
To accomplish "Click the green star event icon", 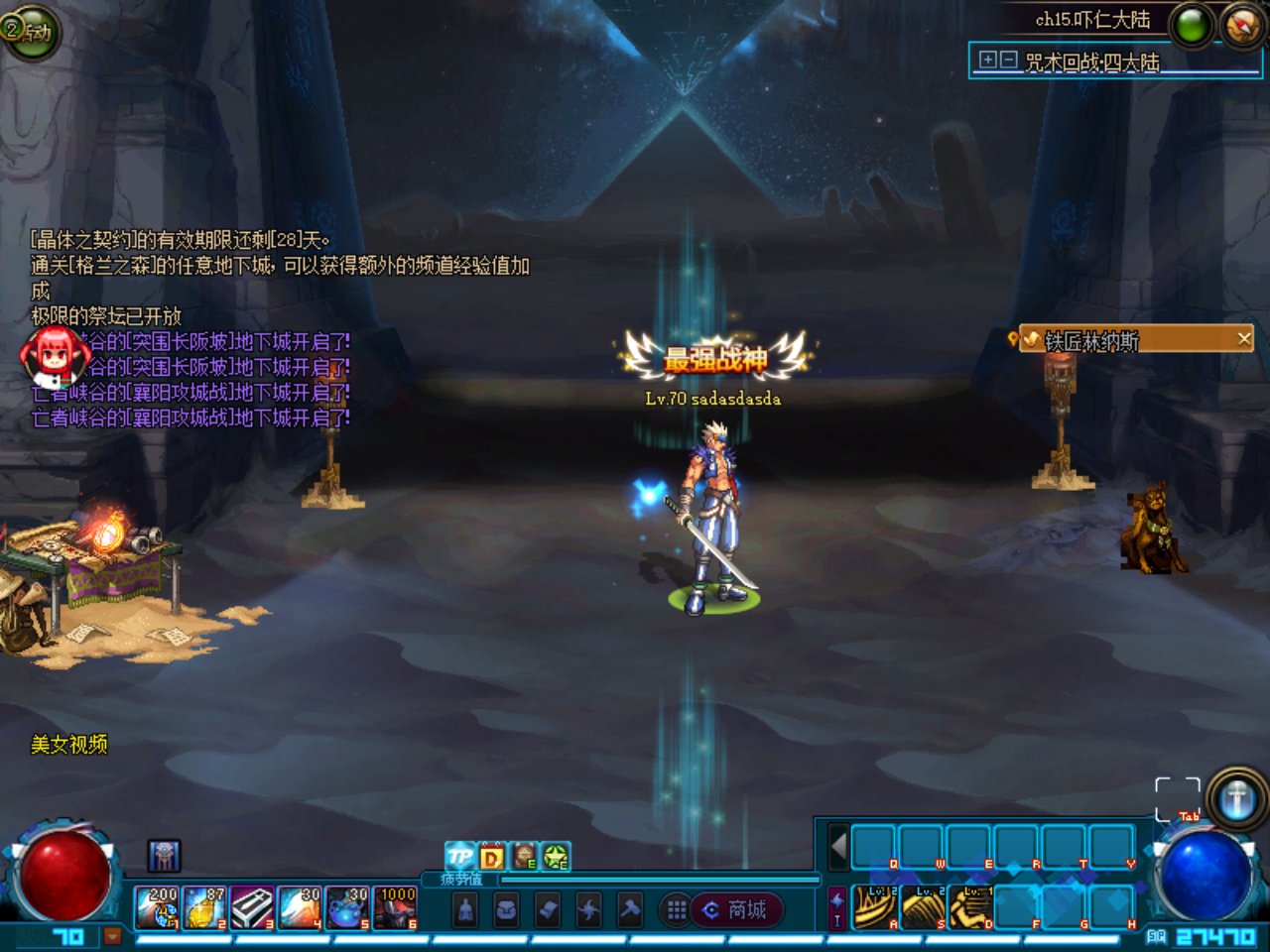I will [554, 855].
